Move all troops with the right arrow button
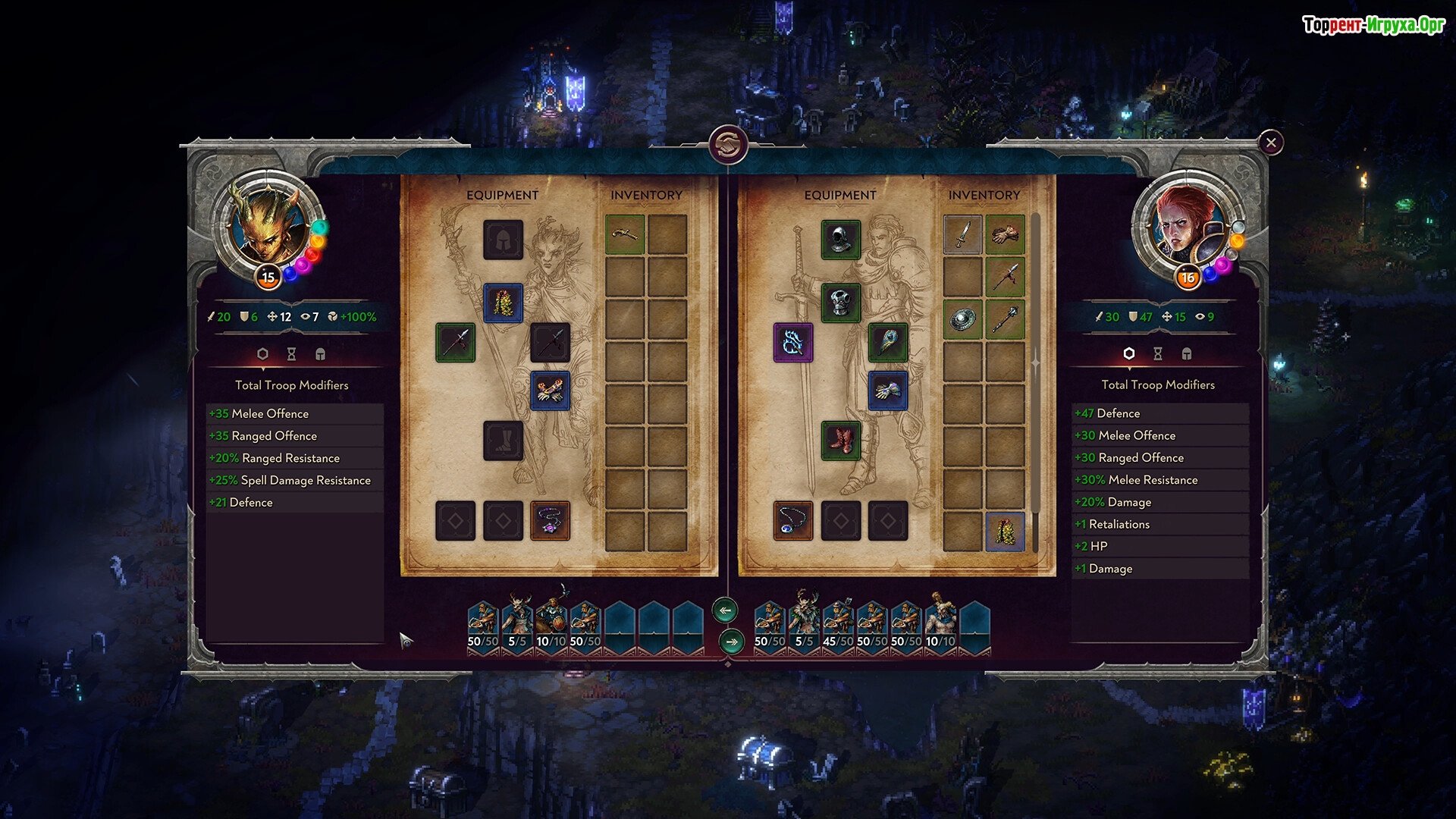The image size is (1456, 819). (x=732, y=642)
